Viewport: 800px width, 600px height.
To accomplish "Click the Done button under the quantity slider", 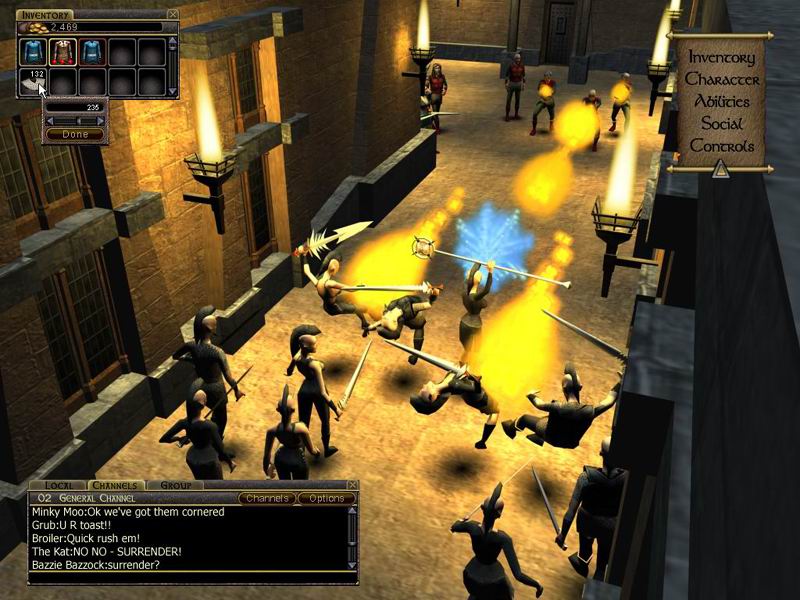I will pyautogui.click(x=75, y=134).
